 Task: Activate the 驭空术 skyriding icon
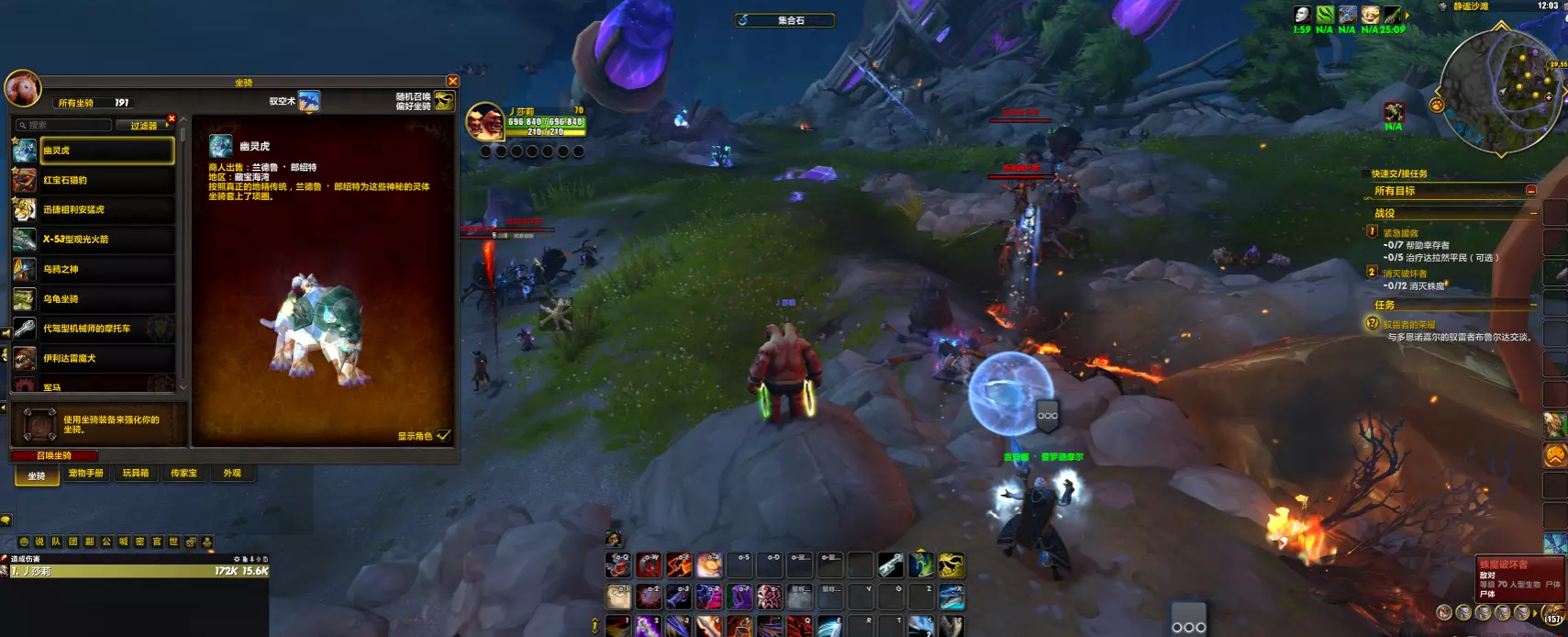tap(309, 101)
